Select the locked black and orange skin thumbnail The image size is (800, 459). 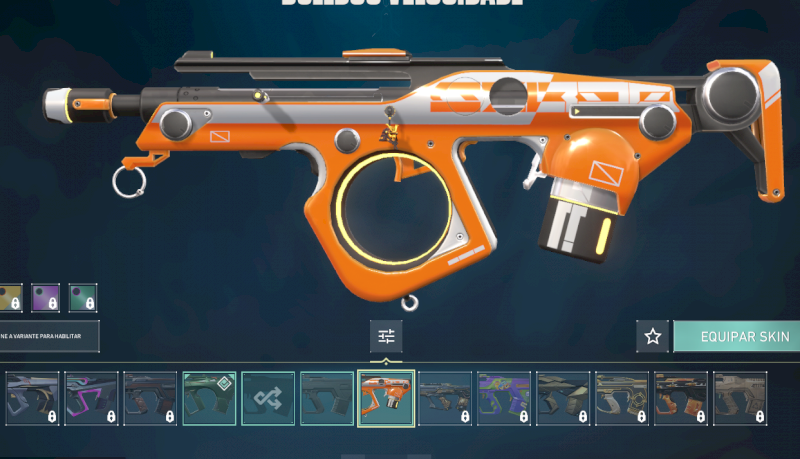click(681, 398)
